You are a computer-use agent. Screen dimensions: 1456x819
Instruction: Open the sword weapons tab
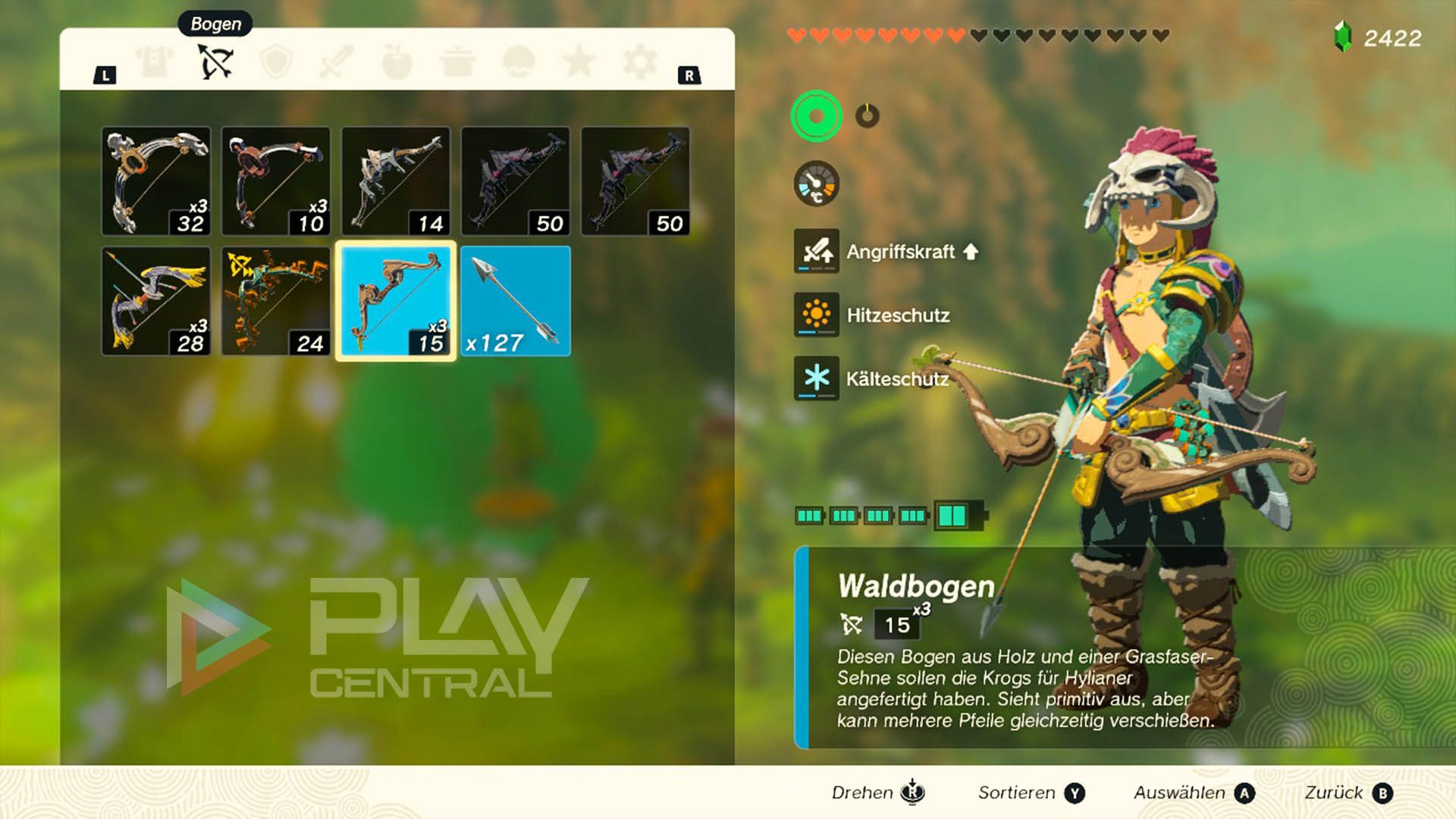(x=337, y=61)
